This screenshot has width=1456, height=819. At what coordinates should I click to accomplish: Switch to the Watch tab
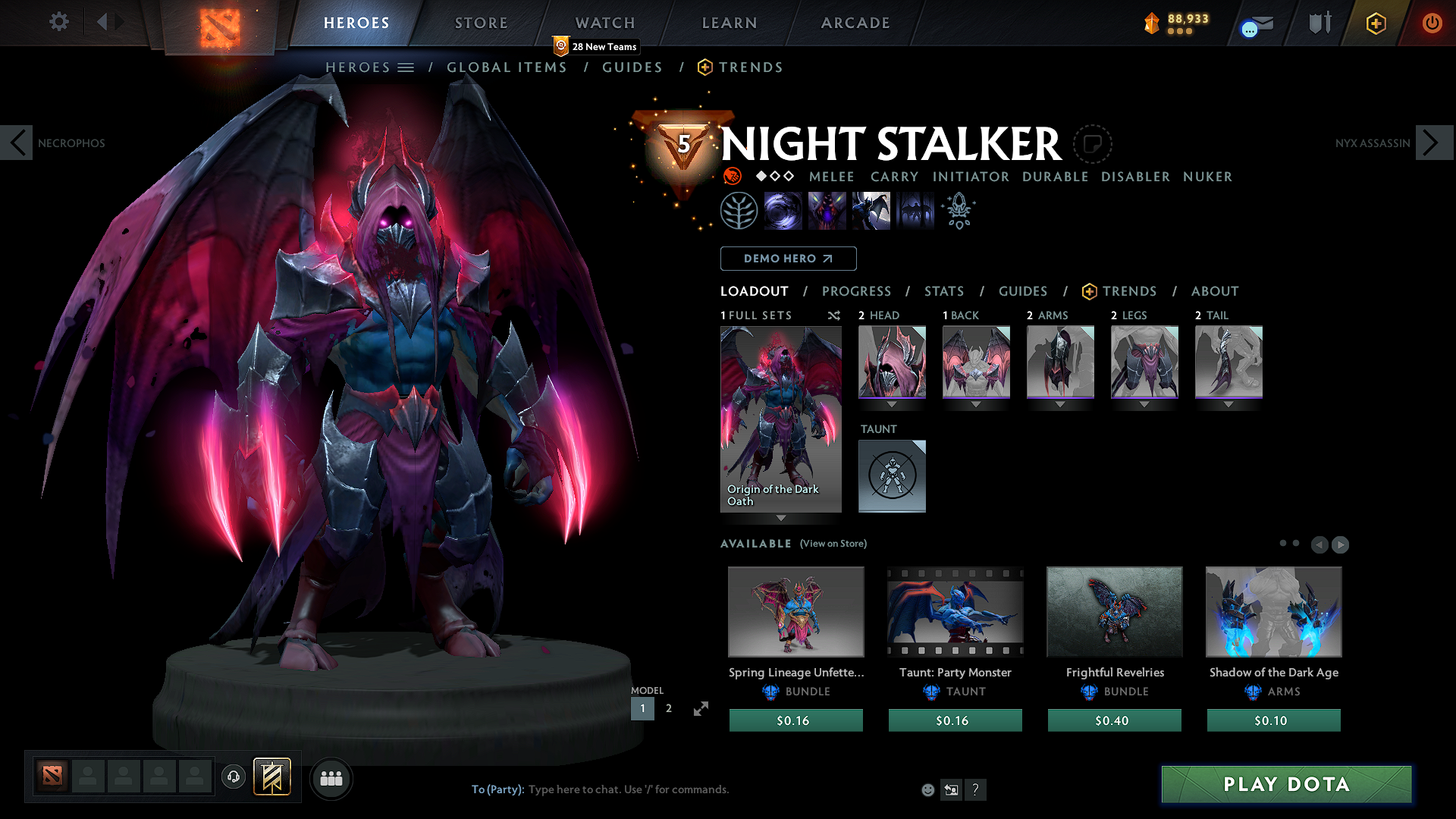pyautogui.click(x=604, y=23)
